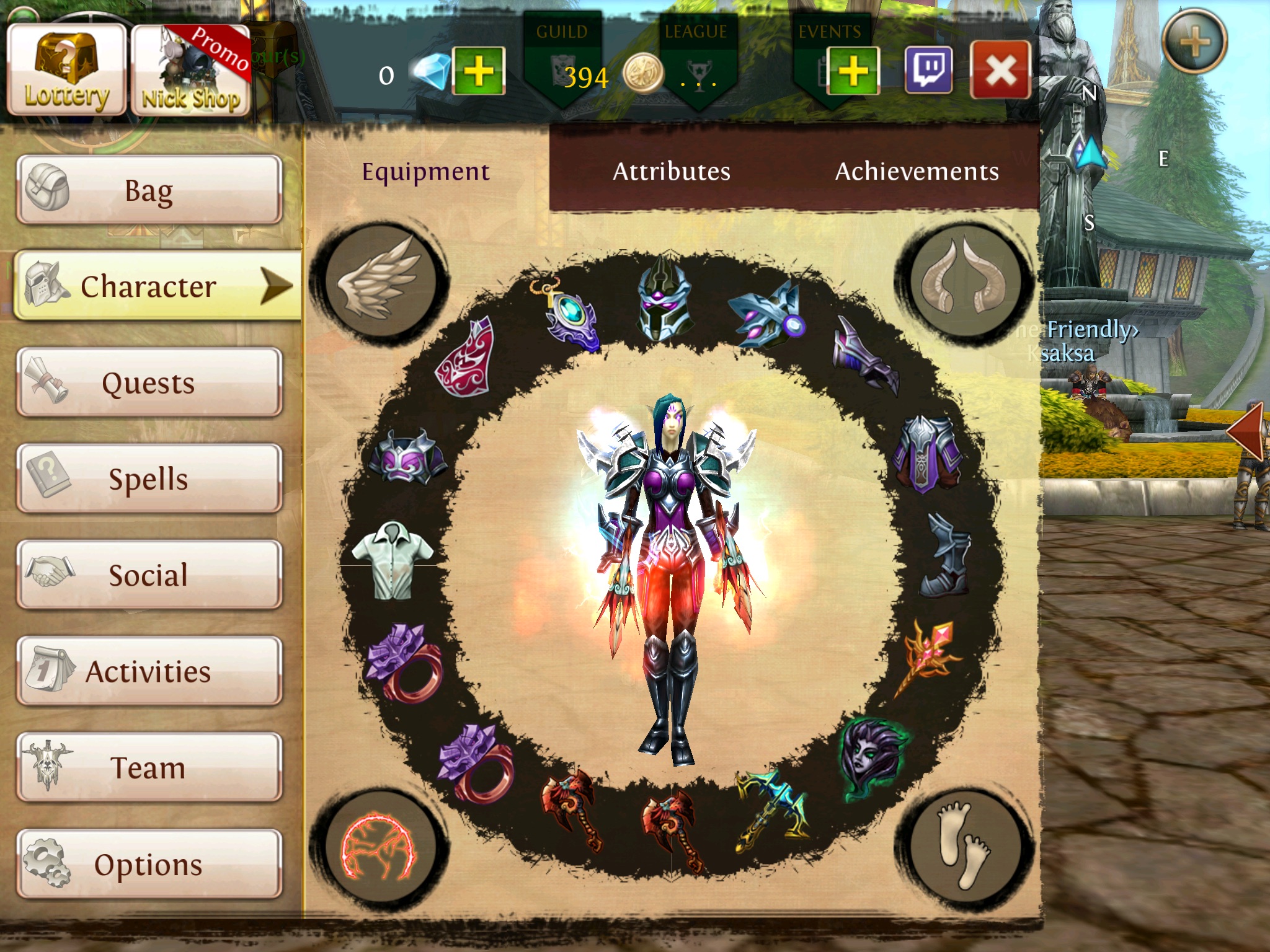
Task: Close the character menu with red X
Action: 1000,70
